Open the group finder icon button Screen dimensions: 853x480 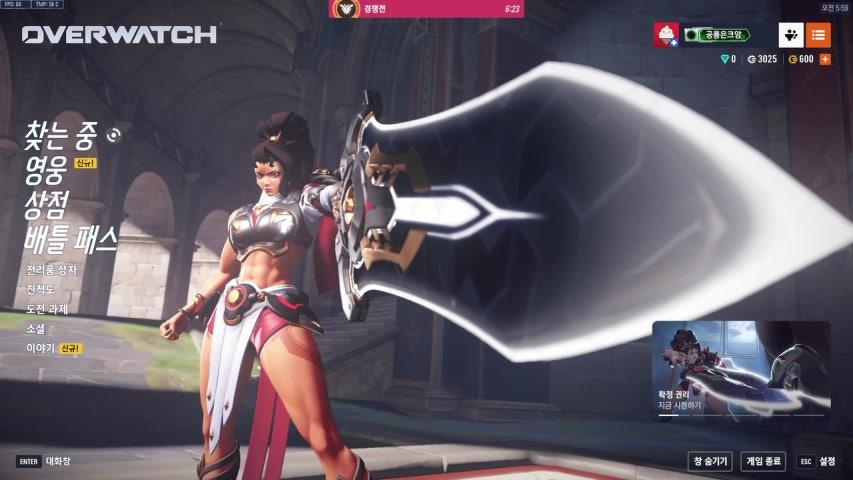[790, 35]
